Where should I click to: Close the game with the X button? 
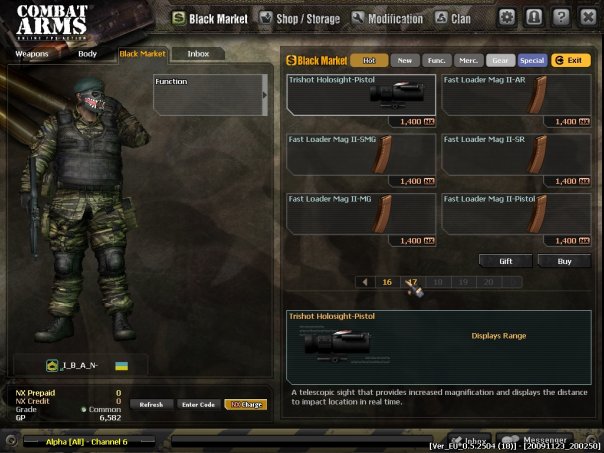587,17
